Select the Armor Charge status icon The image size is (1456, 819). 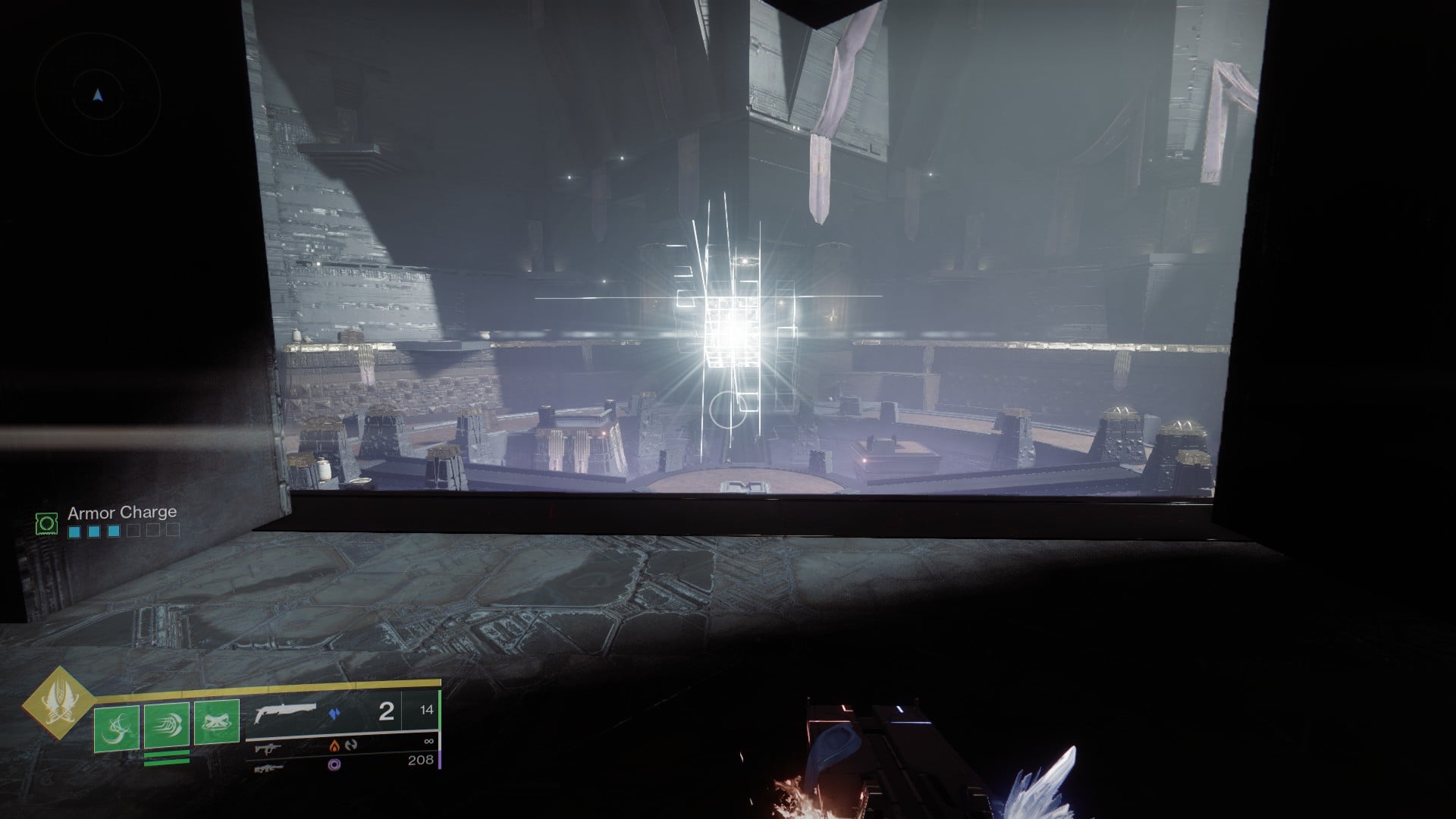46,522
